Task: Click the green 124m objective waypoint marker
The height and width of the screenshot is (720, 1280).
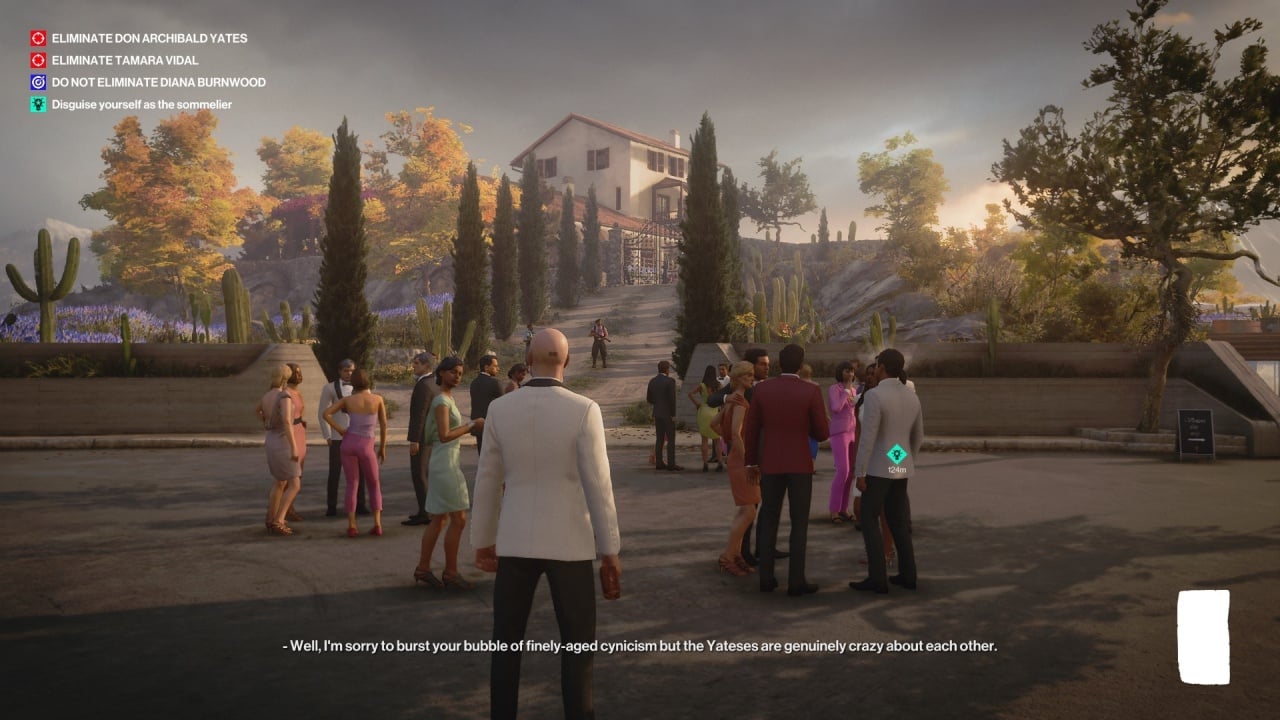Action: 897,453
